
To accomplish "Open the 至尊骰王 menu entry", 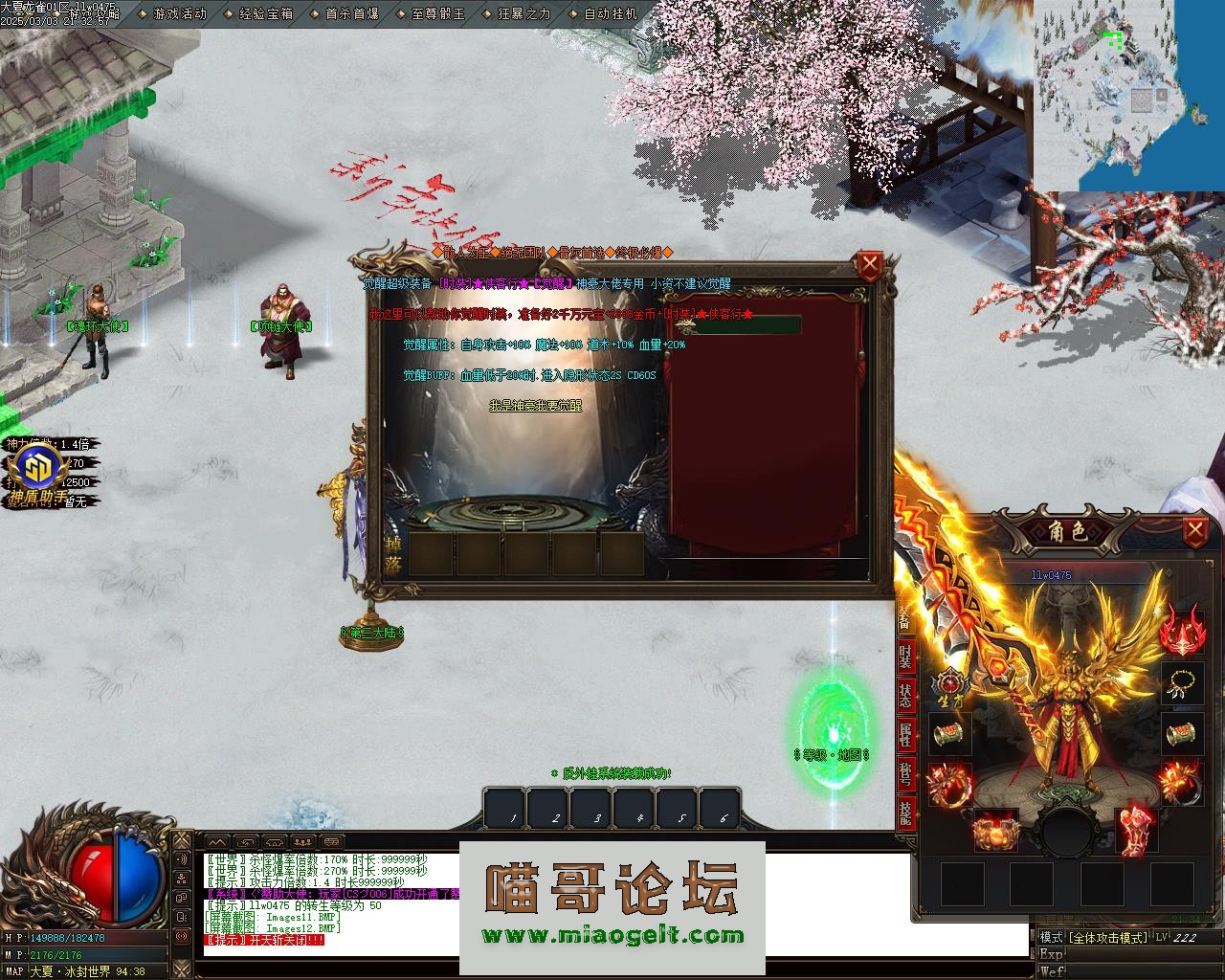I will click(x=437, y=14).
